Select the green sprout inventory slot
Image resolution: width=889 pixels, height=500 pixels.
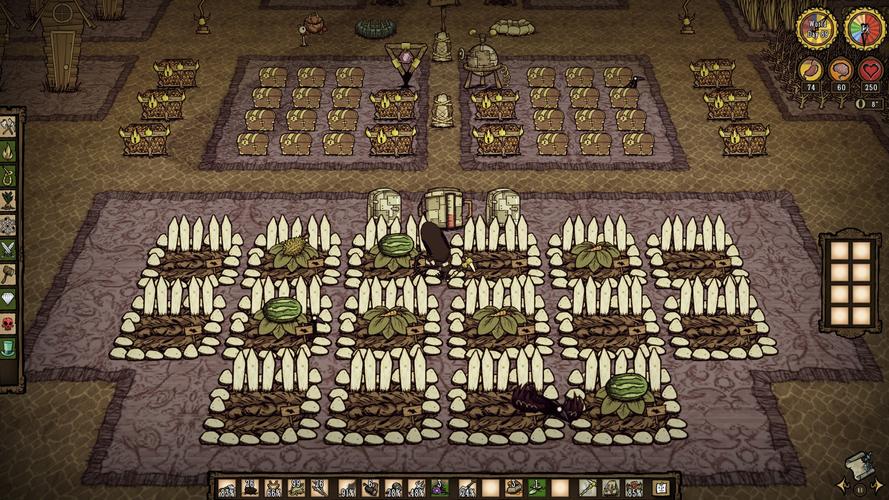[535, 487]
